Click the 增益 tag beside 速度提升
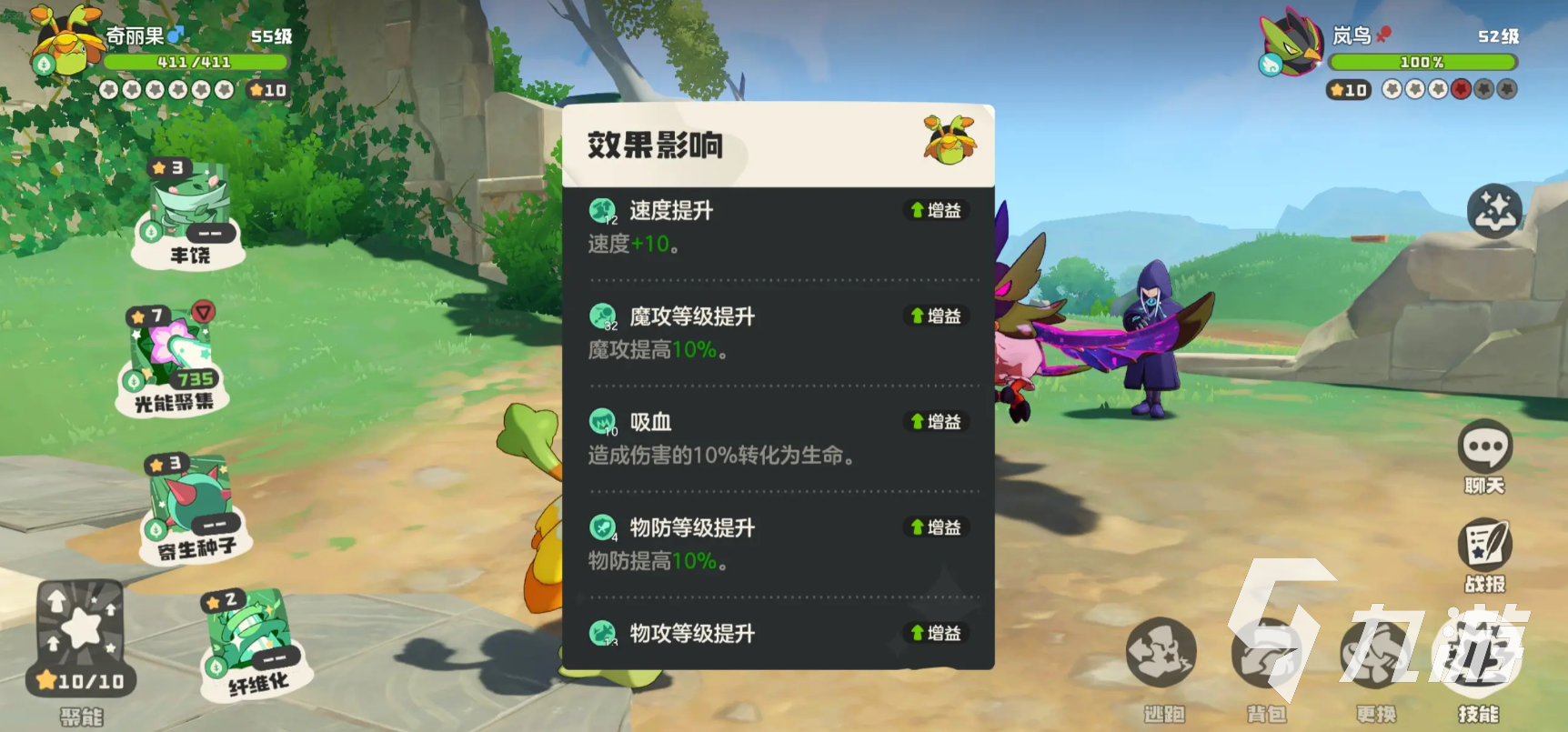This screenshot has width=1568, height=732. (935, 210)
